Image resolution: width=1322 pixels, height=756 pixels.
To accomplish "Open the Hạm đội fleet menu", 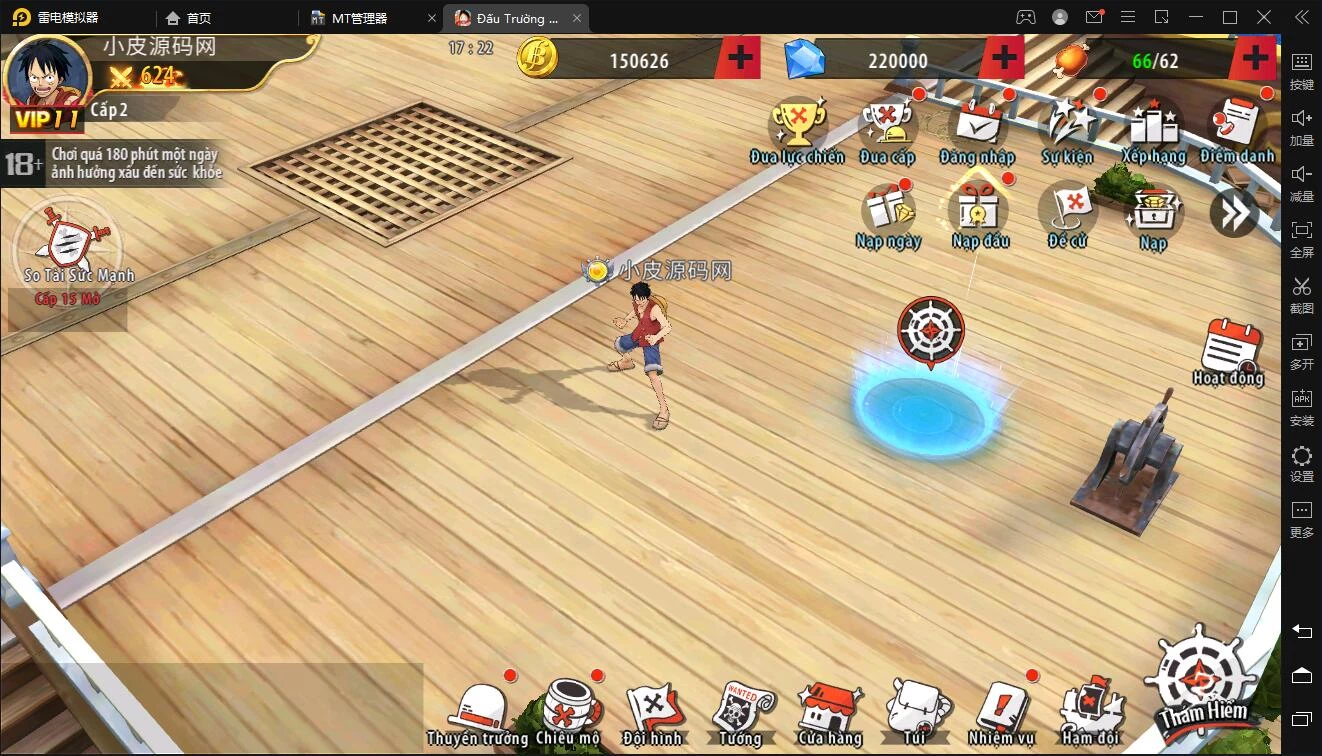I will click(x=1091, y=713).
